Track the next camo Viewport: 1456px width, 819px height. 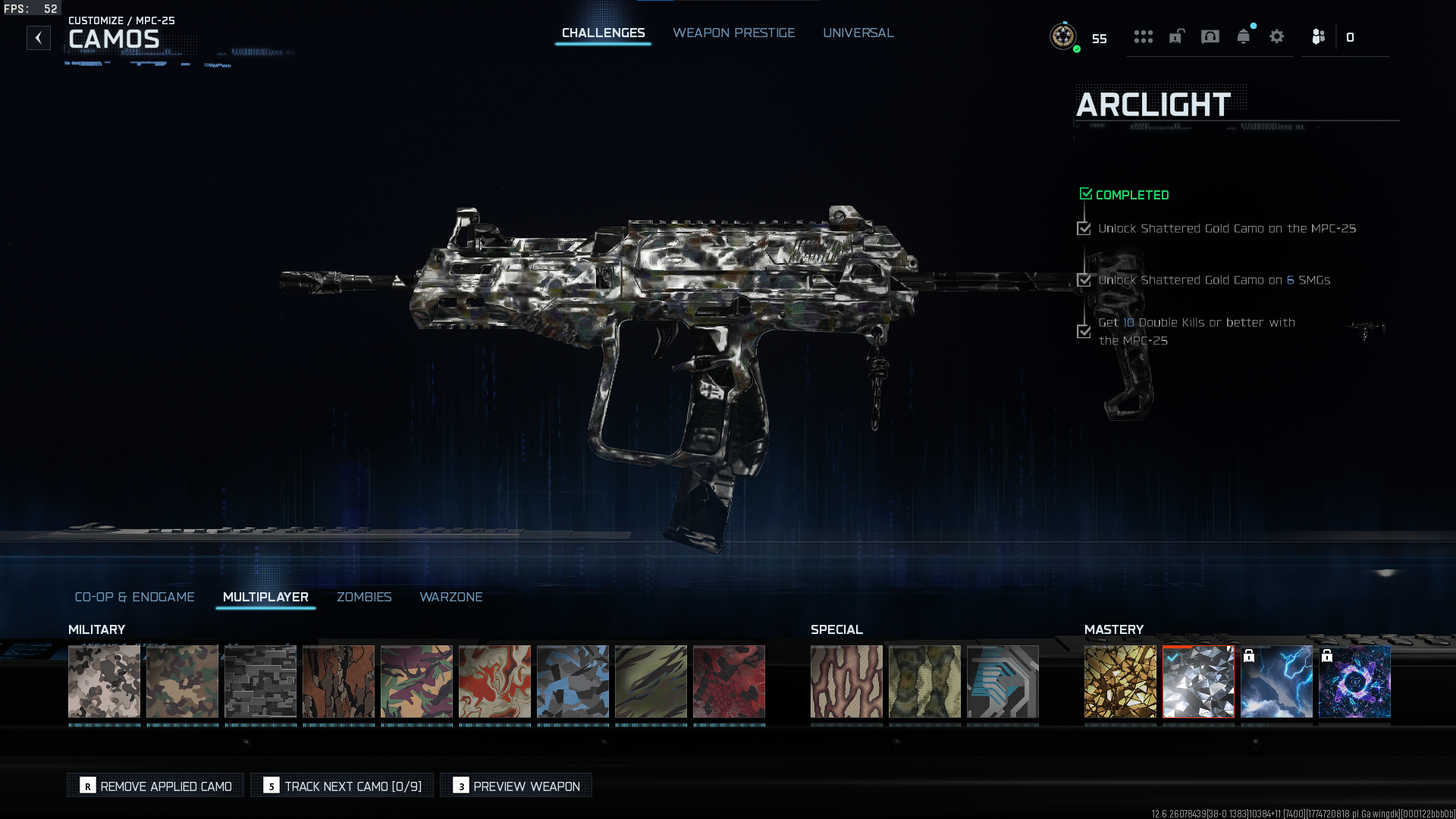click(342, 786)
